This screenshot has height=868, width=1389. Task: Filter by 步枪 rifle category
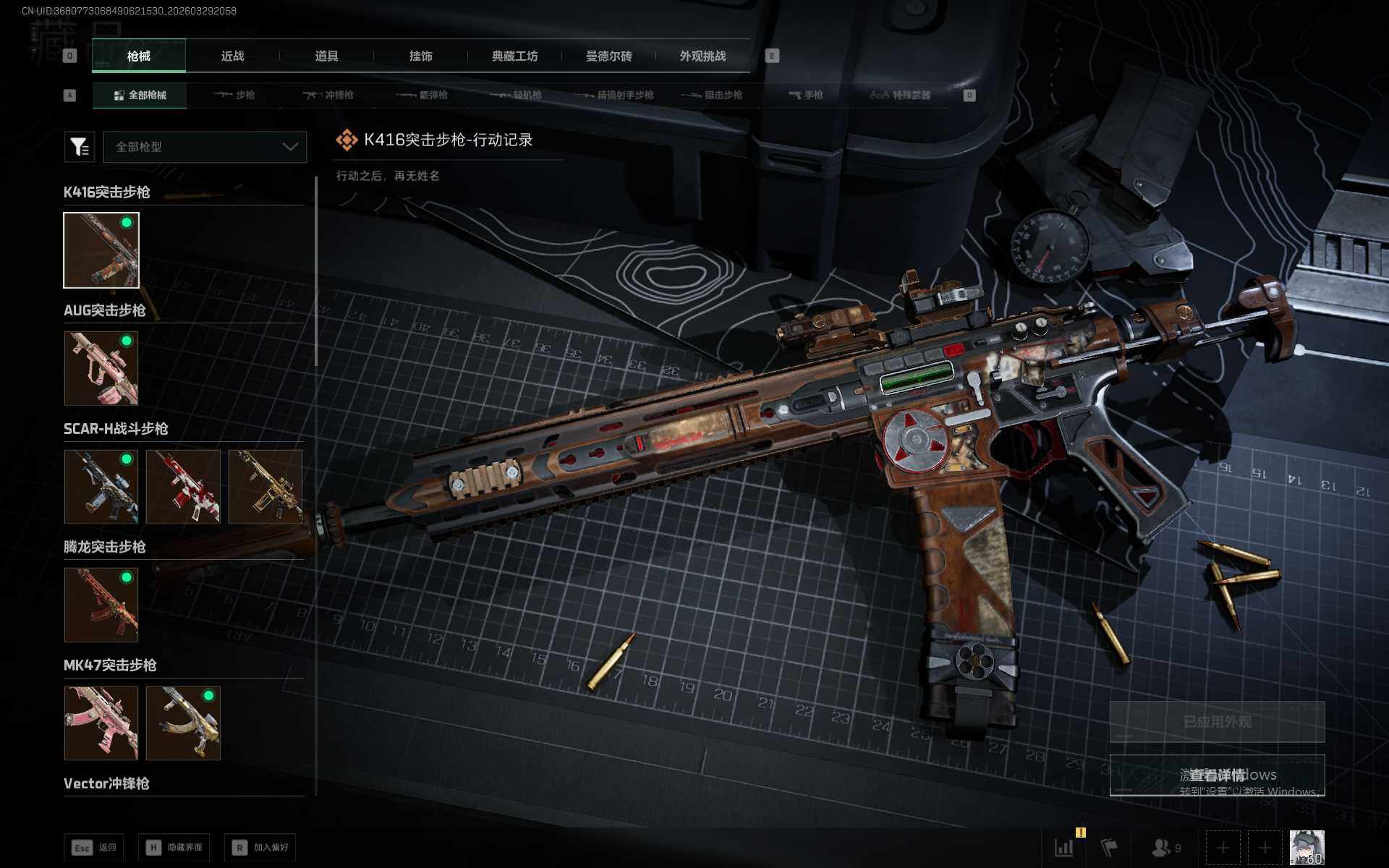tap(234, 95)
